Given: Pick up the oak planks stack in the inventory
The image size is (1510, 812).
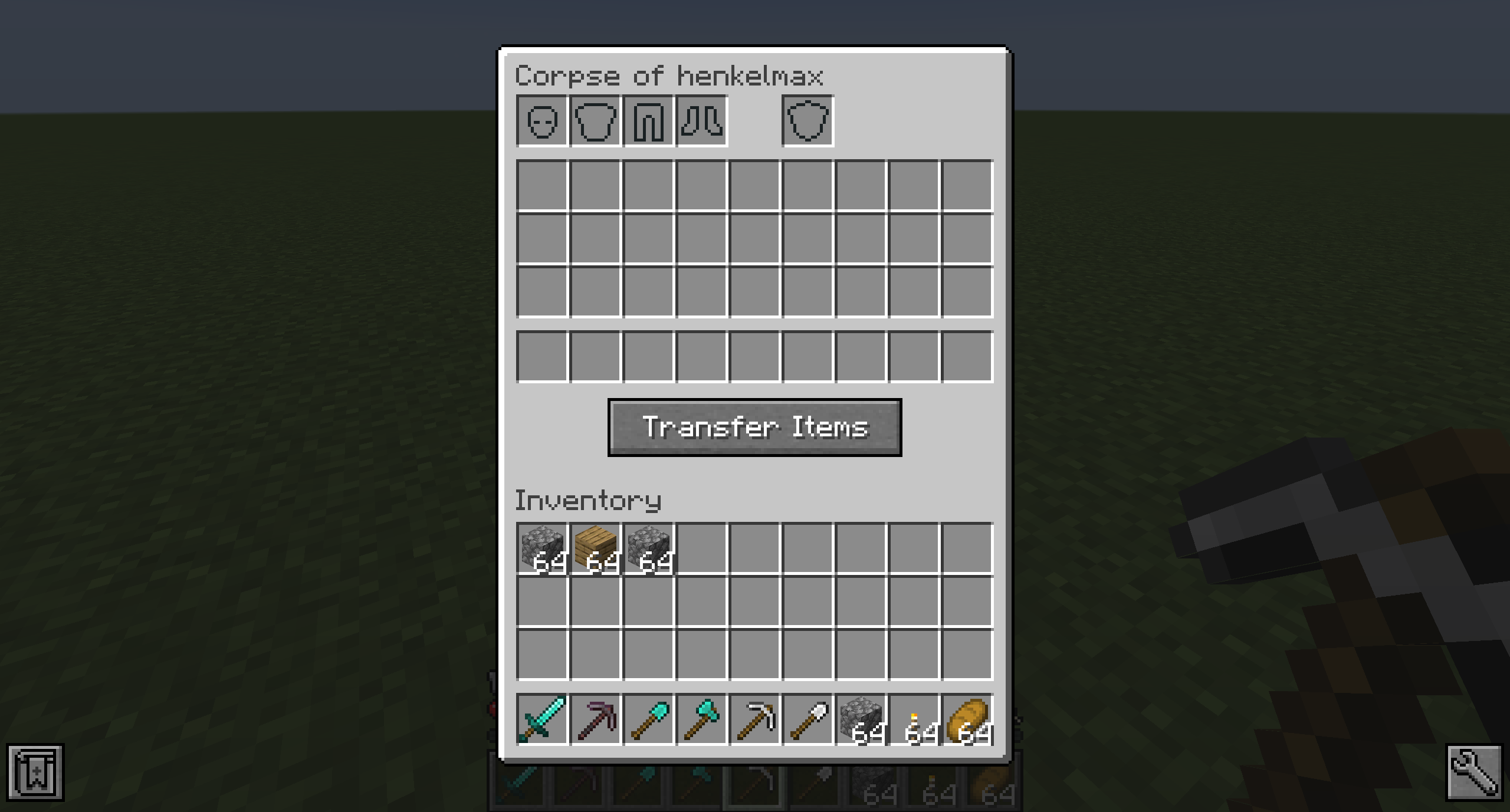Looking at the screenshot, I should click(x=596, y=550).
